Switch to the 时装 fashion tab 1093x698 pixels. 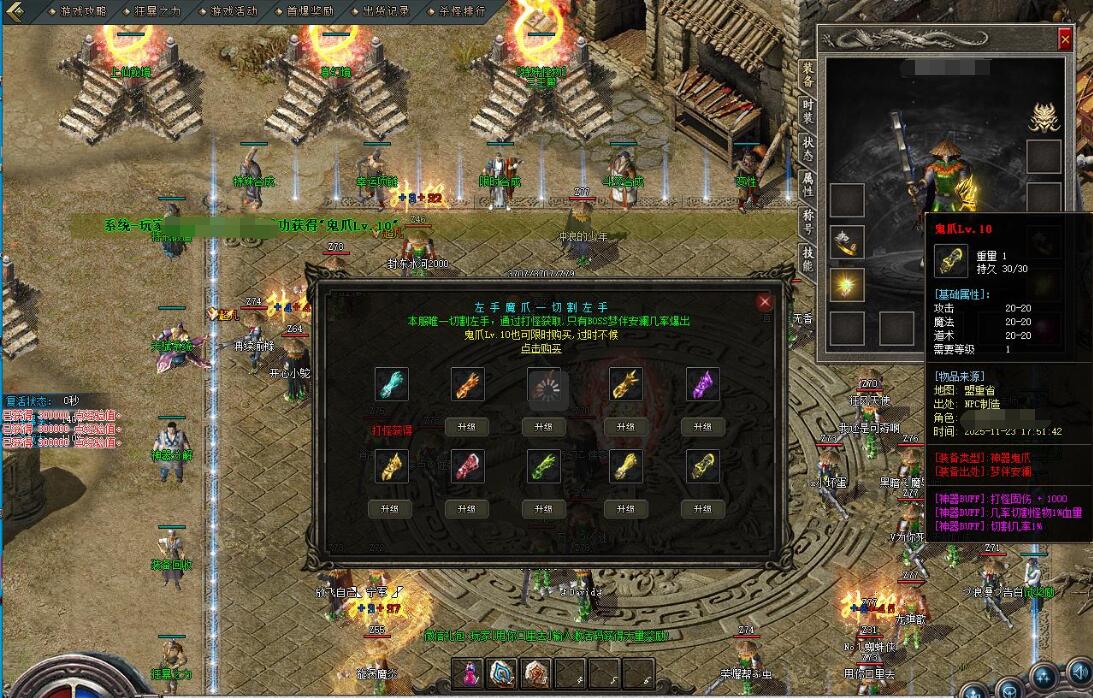pyautogui.click(x=808, y=110)
